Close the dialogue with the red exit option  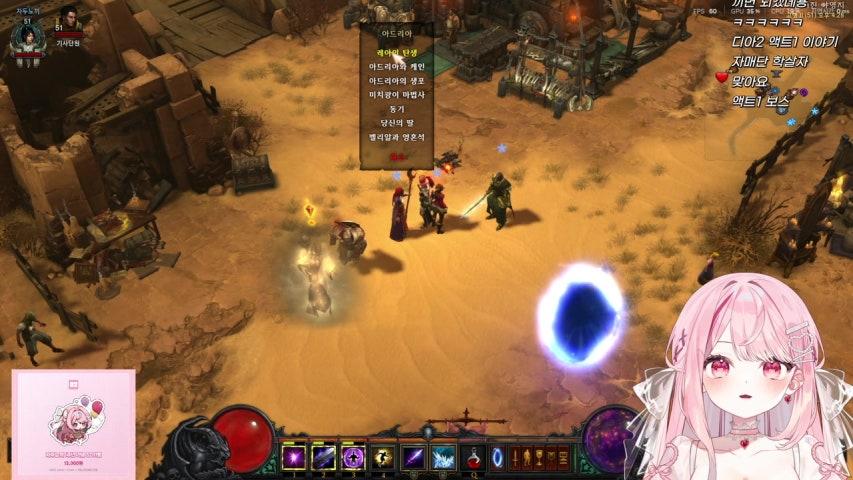[x=396, y=156]
